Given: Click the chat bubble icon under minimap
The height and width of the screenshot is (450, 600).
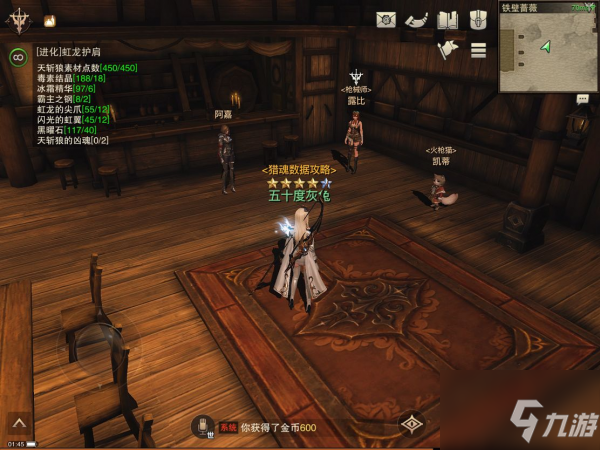Looking at the screenshot, I should pos(582,99).
